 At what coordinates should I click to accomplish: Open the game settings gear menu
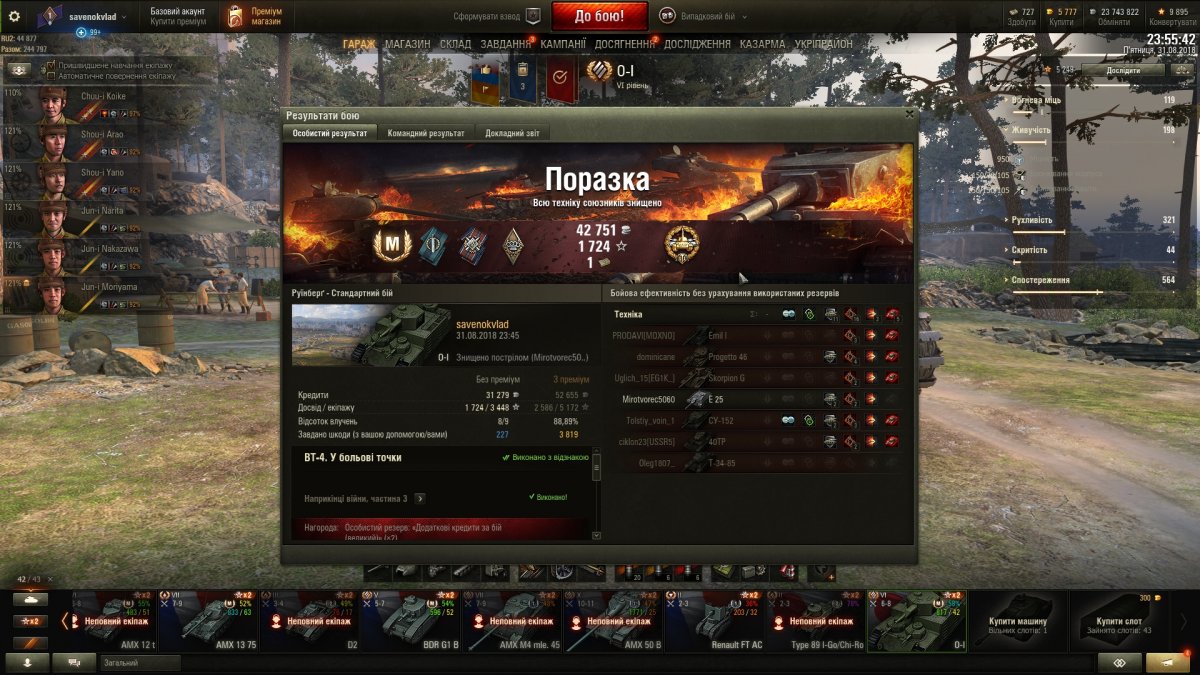click(x=14, y=16)
